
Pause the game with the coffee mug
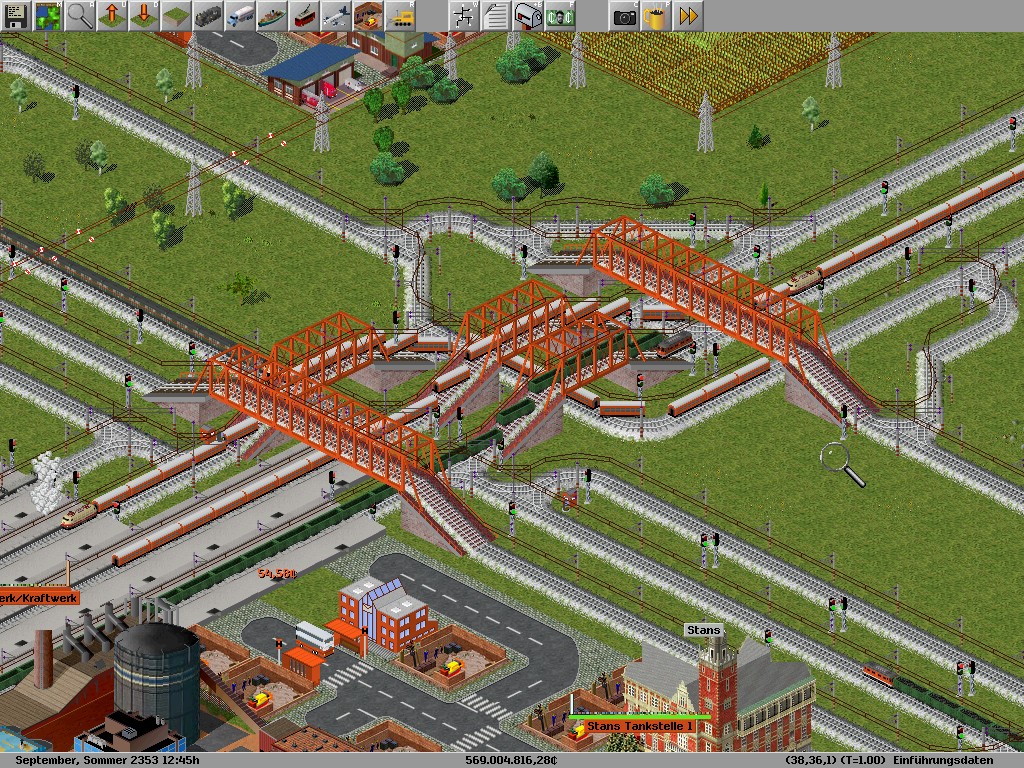(656, 16)
